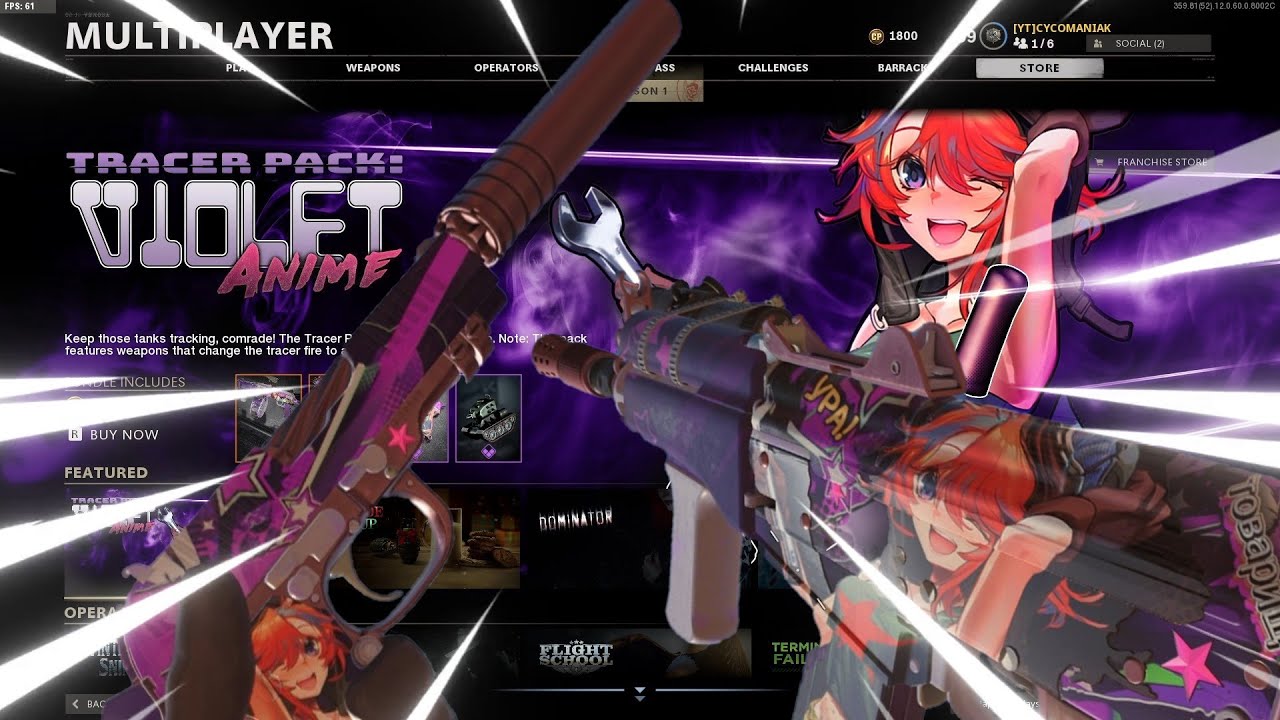Open the SOCIAL (2) panel
This screenshot has width=1280, height=720.
pos(1150,44)
